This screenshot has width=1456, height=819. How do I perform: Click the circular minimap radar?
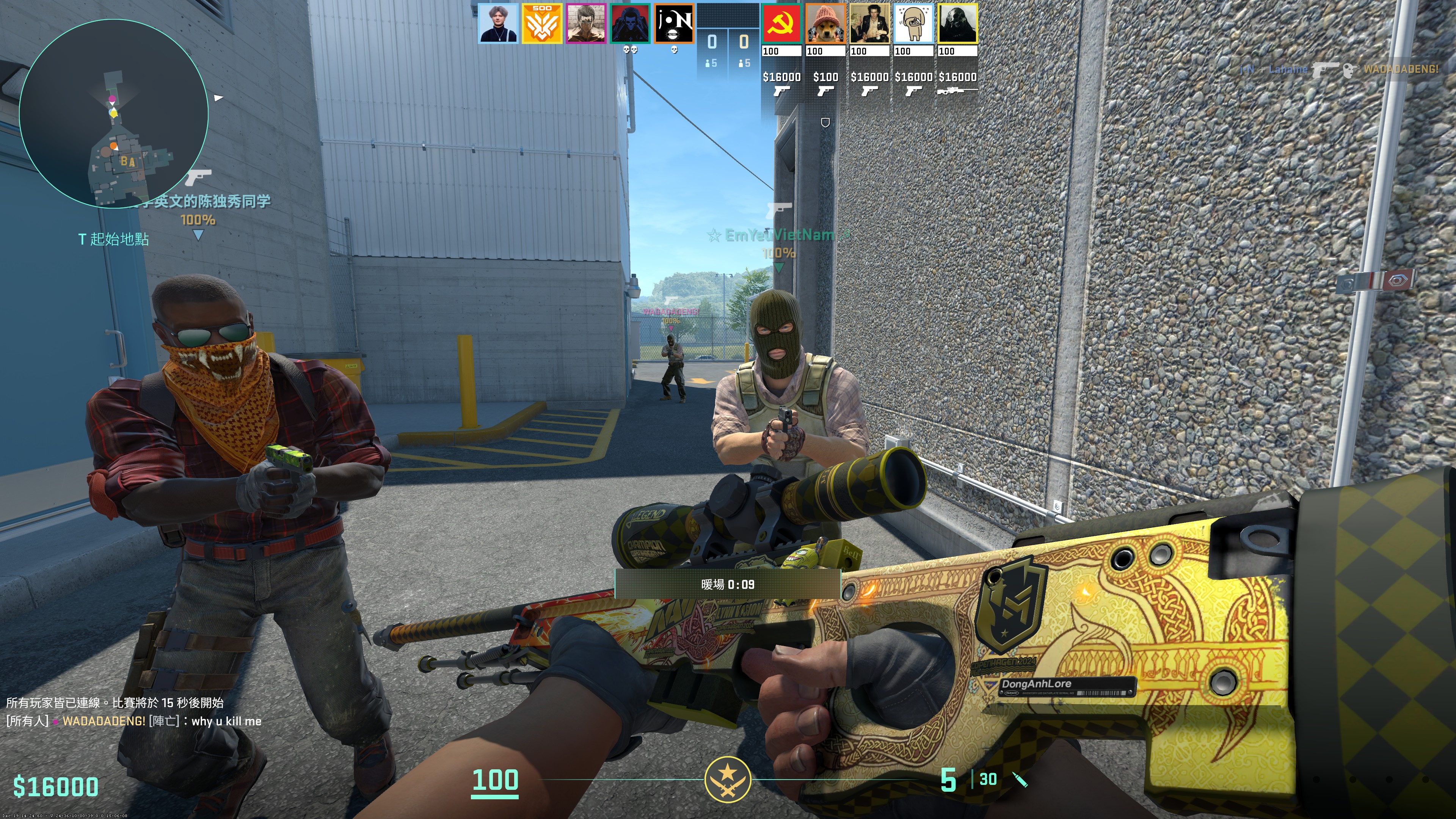coord(114,114)
